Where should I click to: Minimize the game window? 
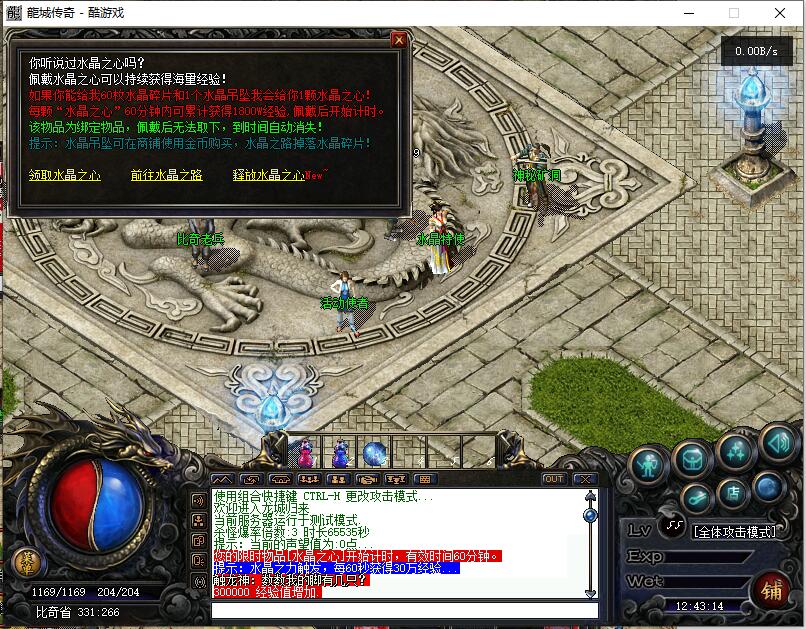tap(688, 13)
